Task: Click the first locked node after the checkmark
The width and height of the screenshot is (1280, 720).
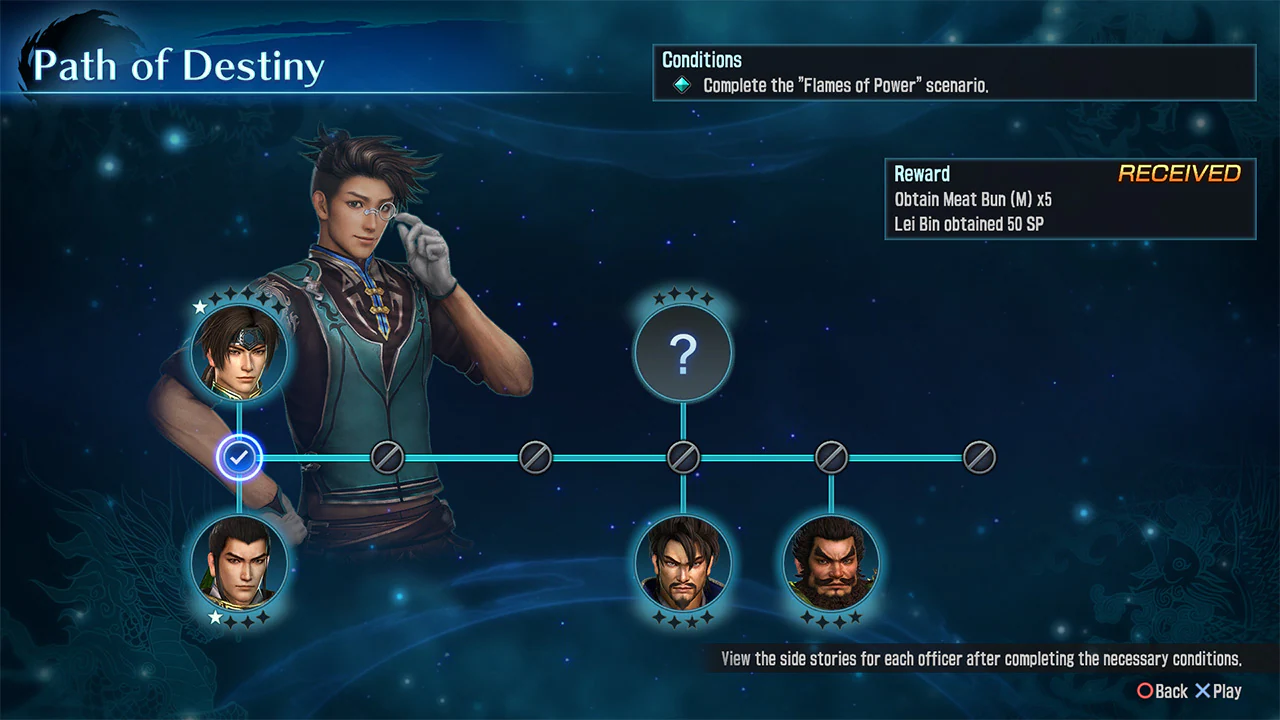Action: pyautogui.click(x=388, y=457)
